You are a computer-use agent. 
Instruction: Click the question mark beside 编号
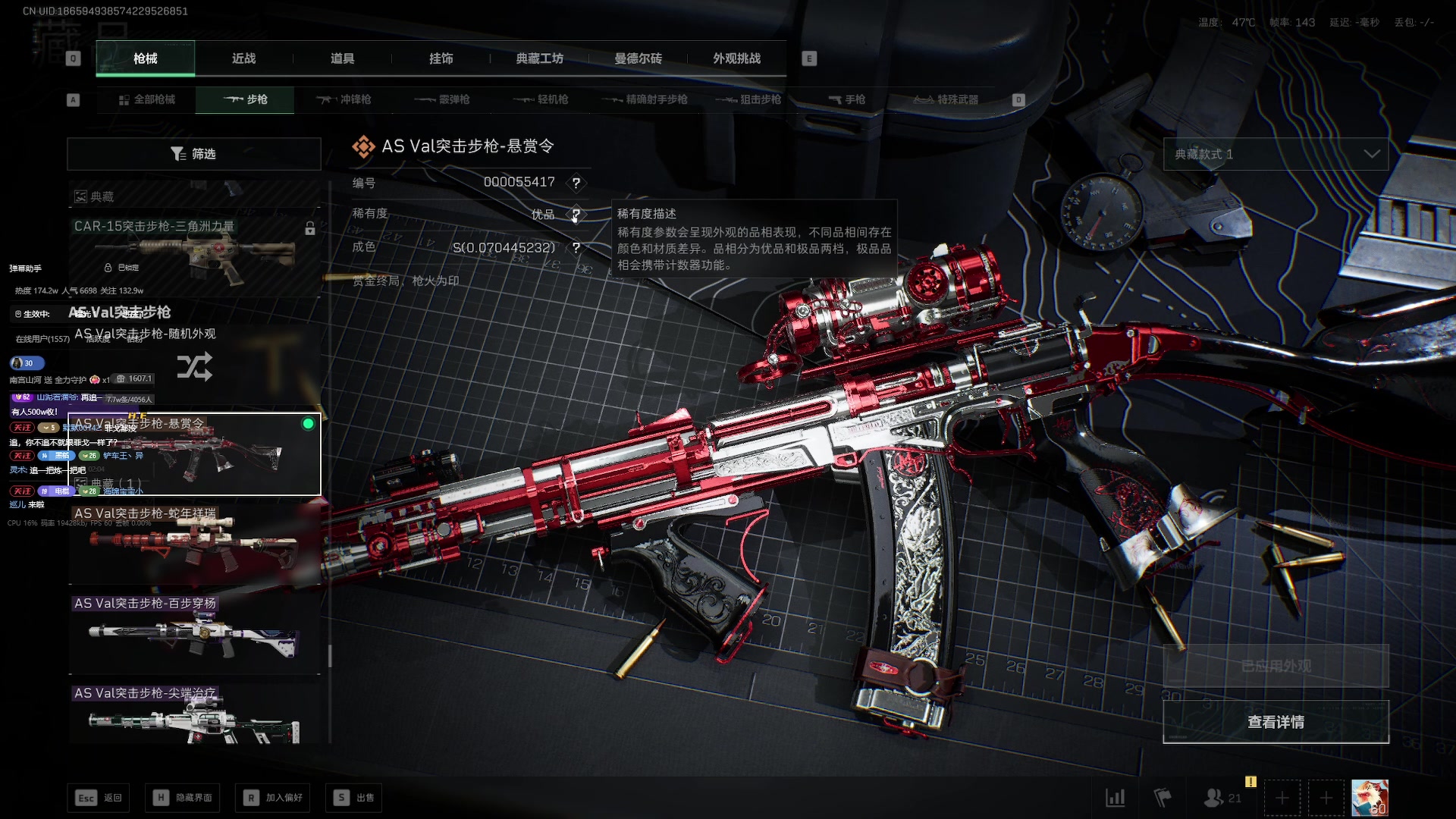coord(576,183)
